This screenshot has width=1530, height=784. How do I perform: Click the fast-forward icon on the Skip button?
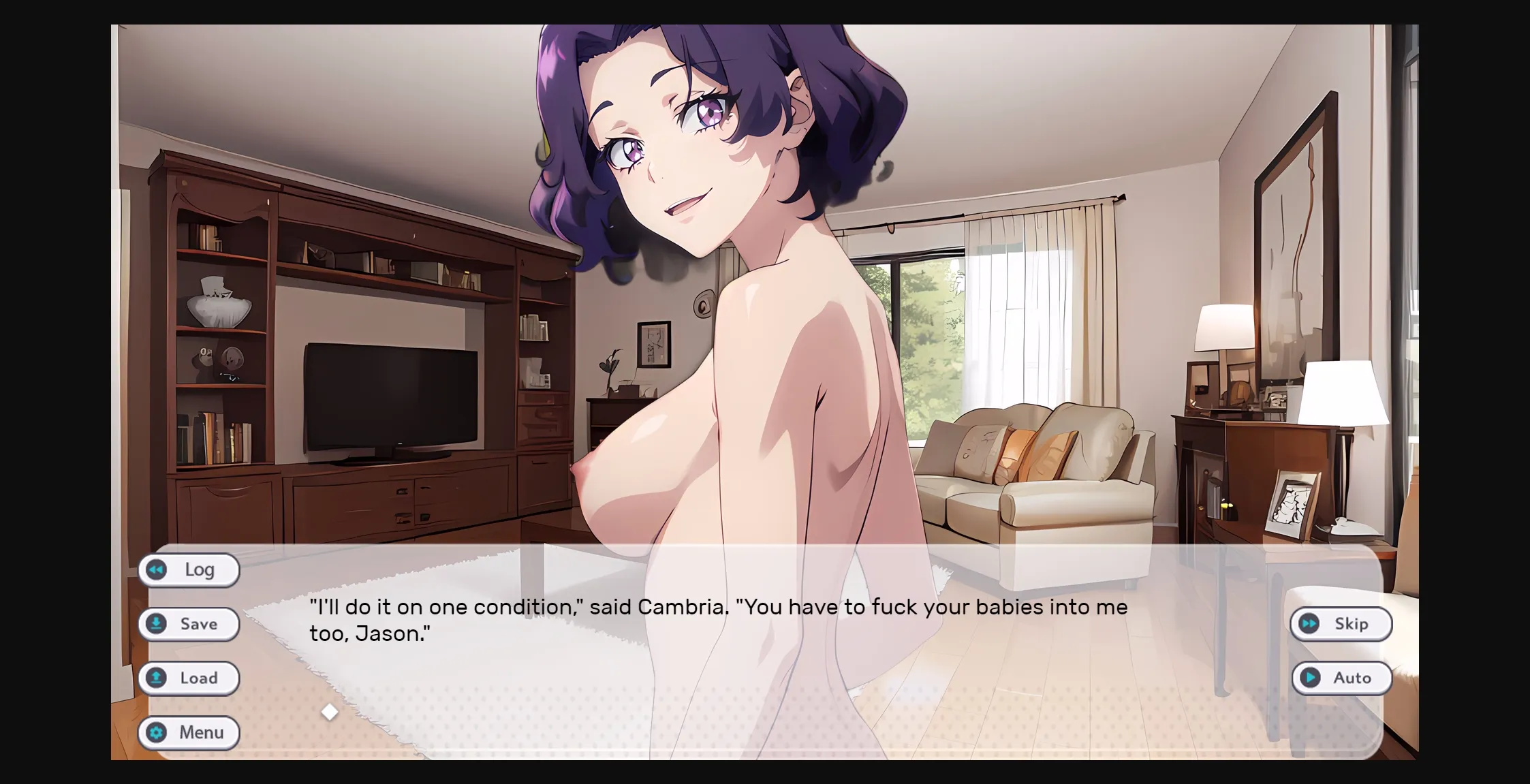pos(1309,624)
